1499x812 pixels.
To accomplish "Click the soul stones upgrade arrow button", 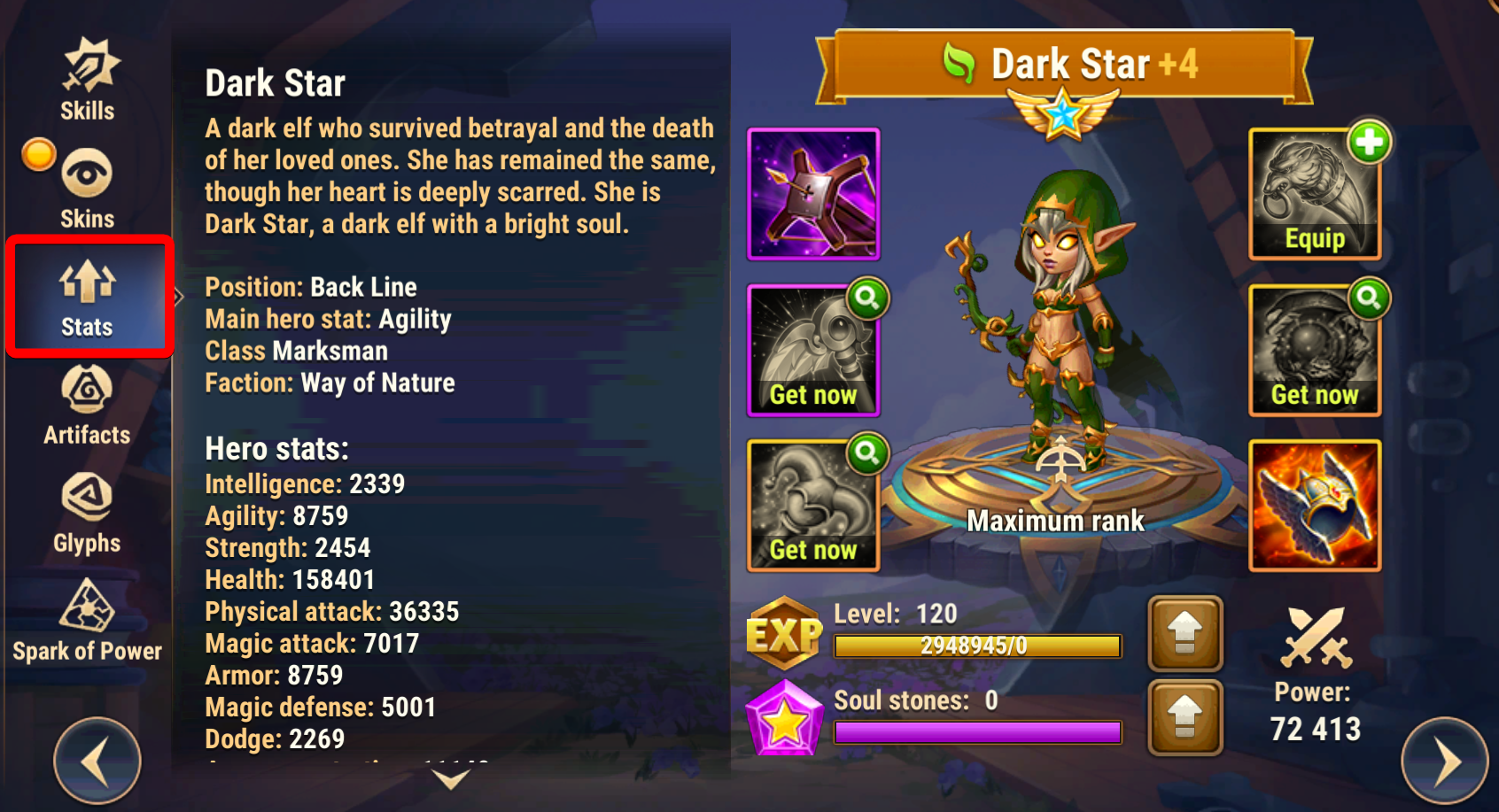I will (x=1184, y=717).
